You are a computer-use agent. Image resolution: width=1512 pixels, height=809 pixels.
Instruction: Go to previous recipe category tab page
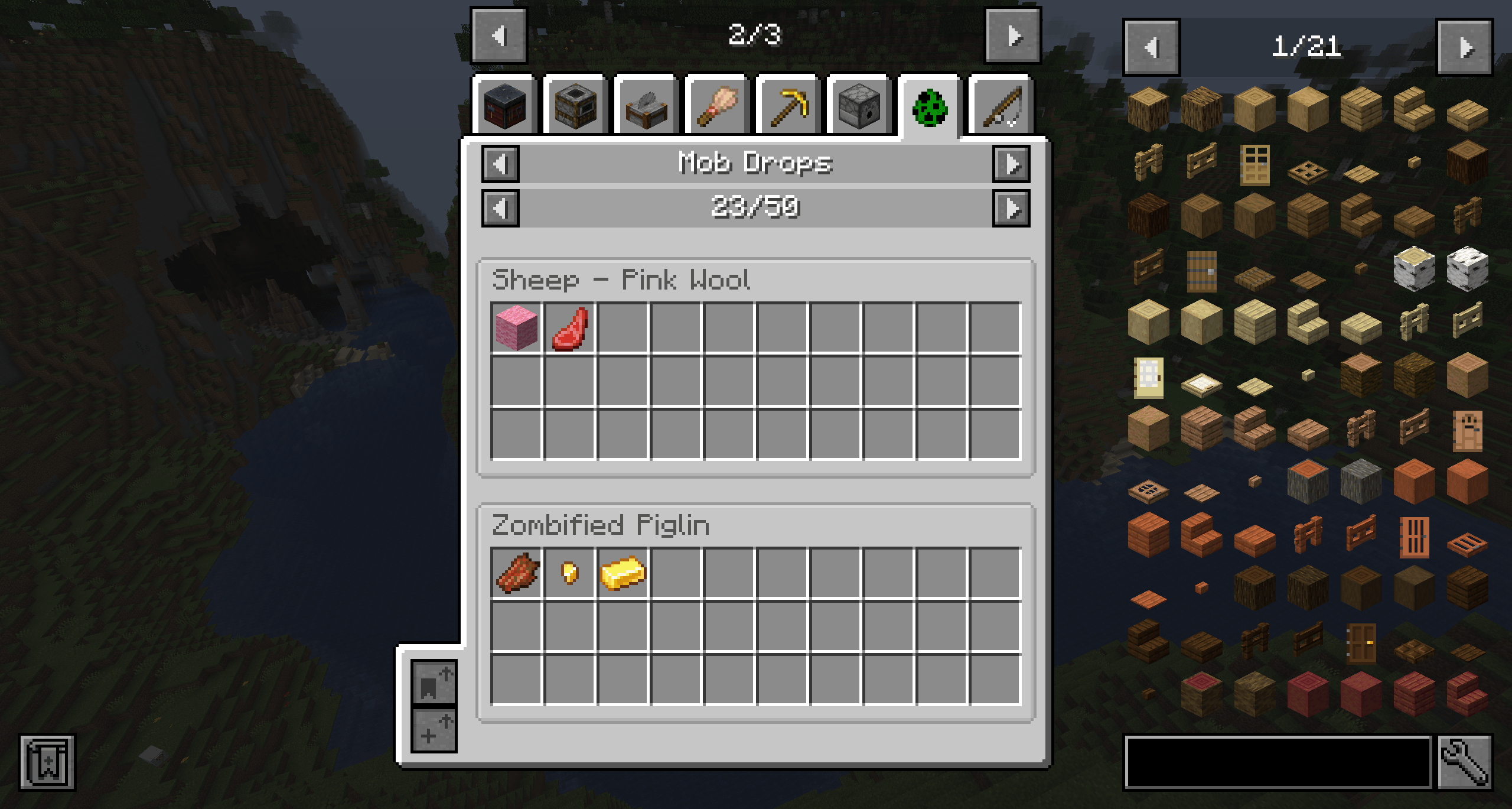pyautogui.click(x=499, y=36)
